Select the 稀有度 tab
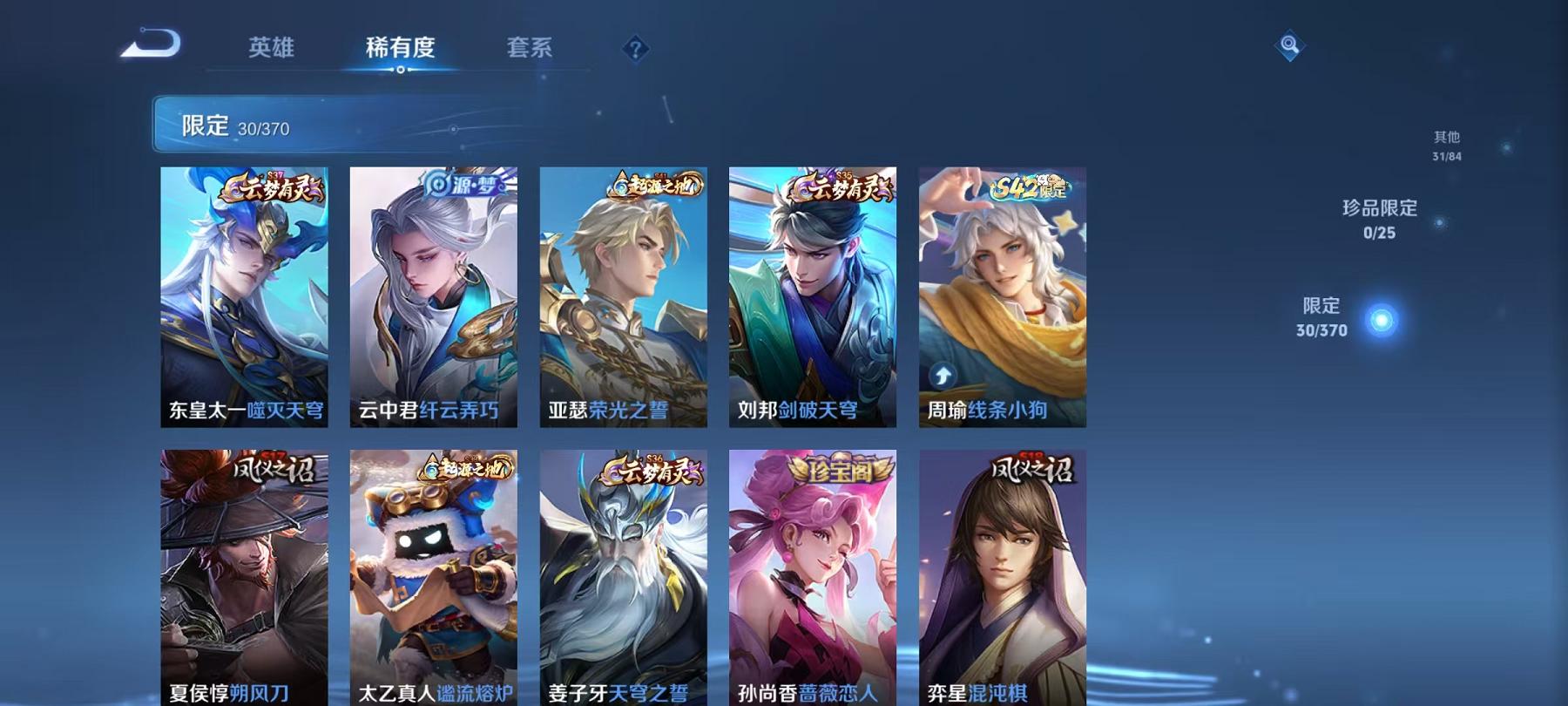This screenshot has width=1568, height=706. pyautogui.click(x=400, y=50)
